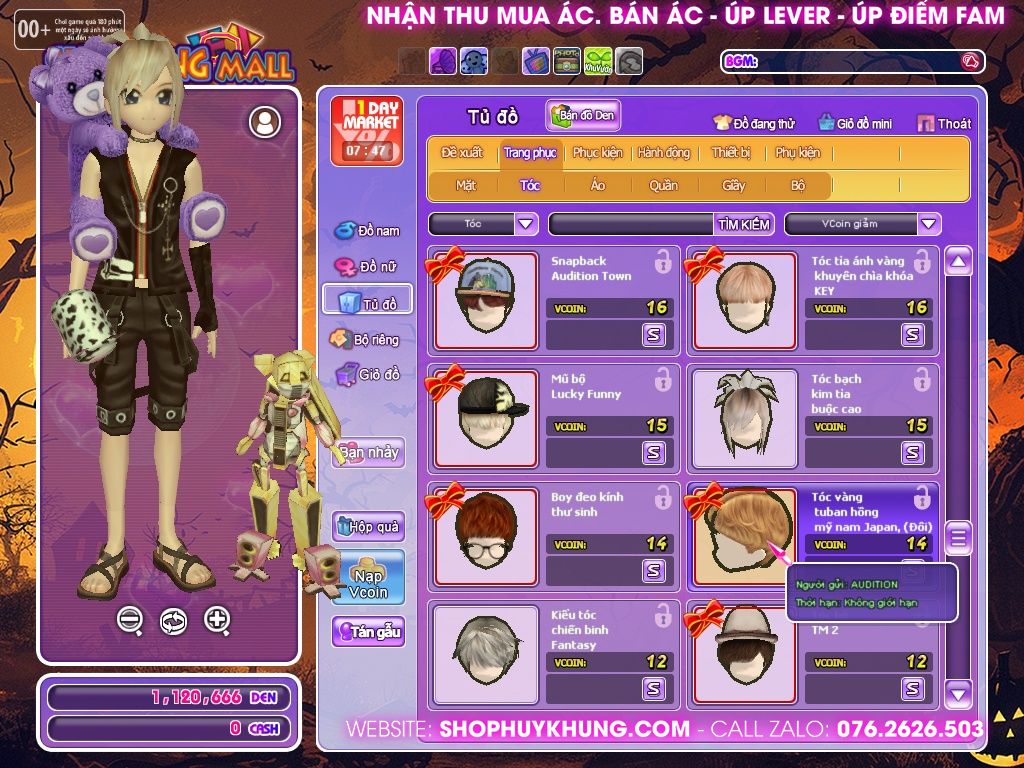Choose the Áo subcategory
This screenshot has height=768, width=1024.
pos(598,185)
